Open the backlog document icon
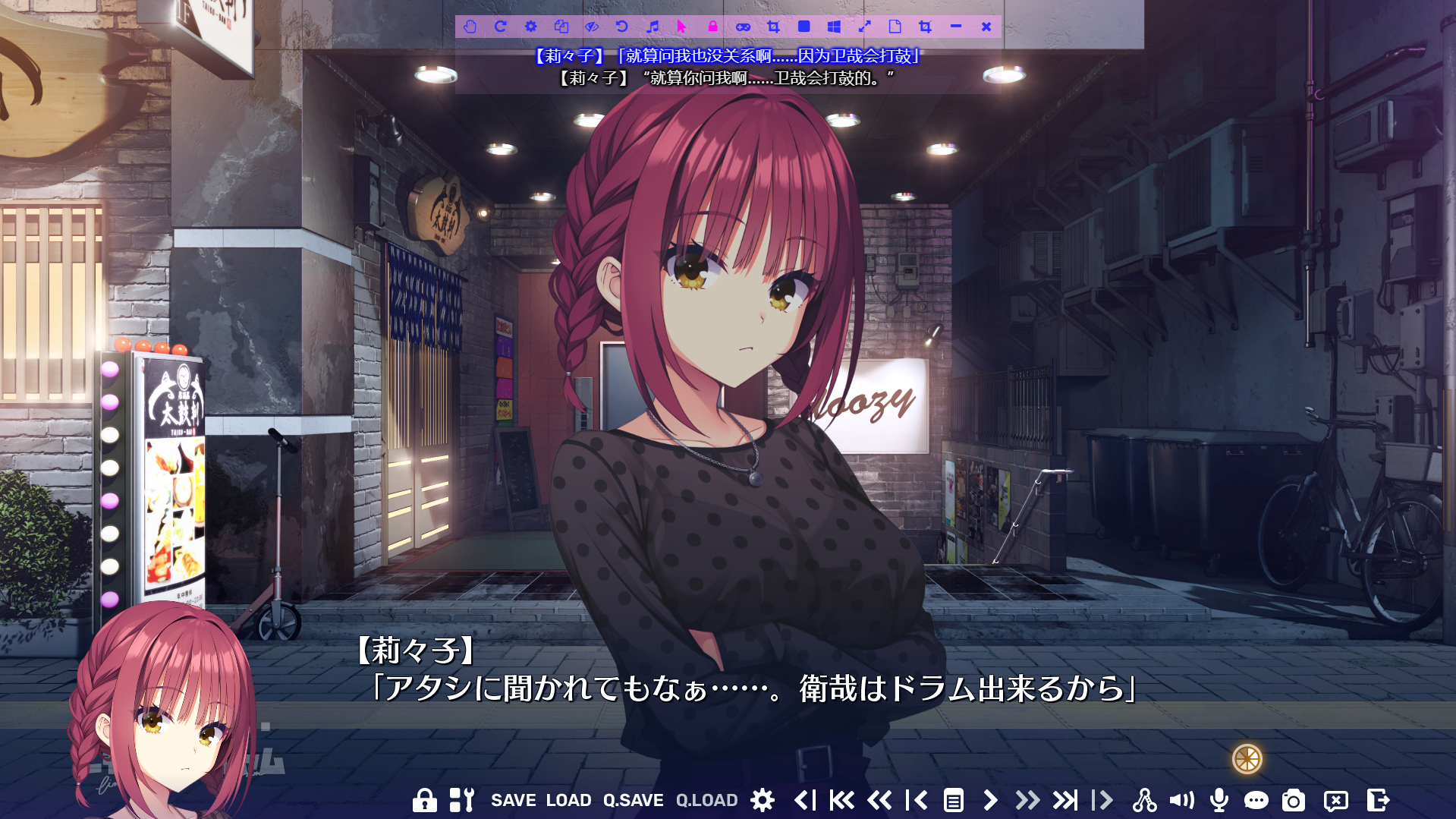 [953, 800]
